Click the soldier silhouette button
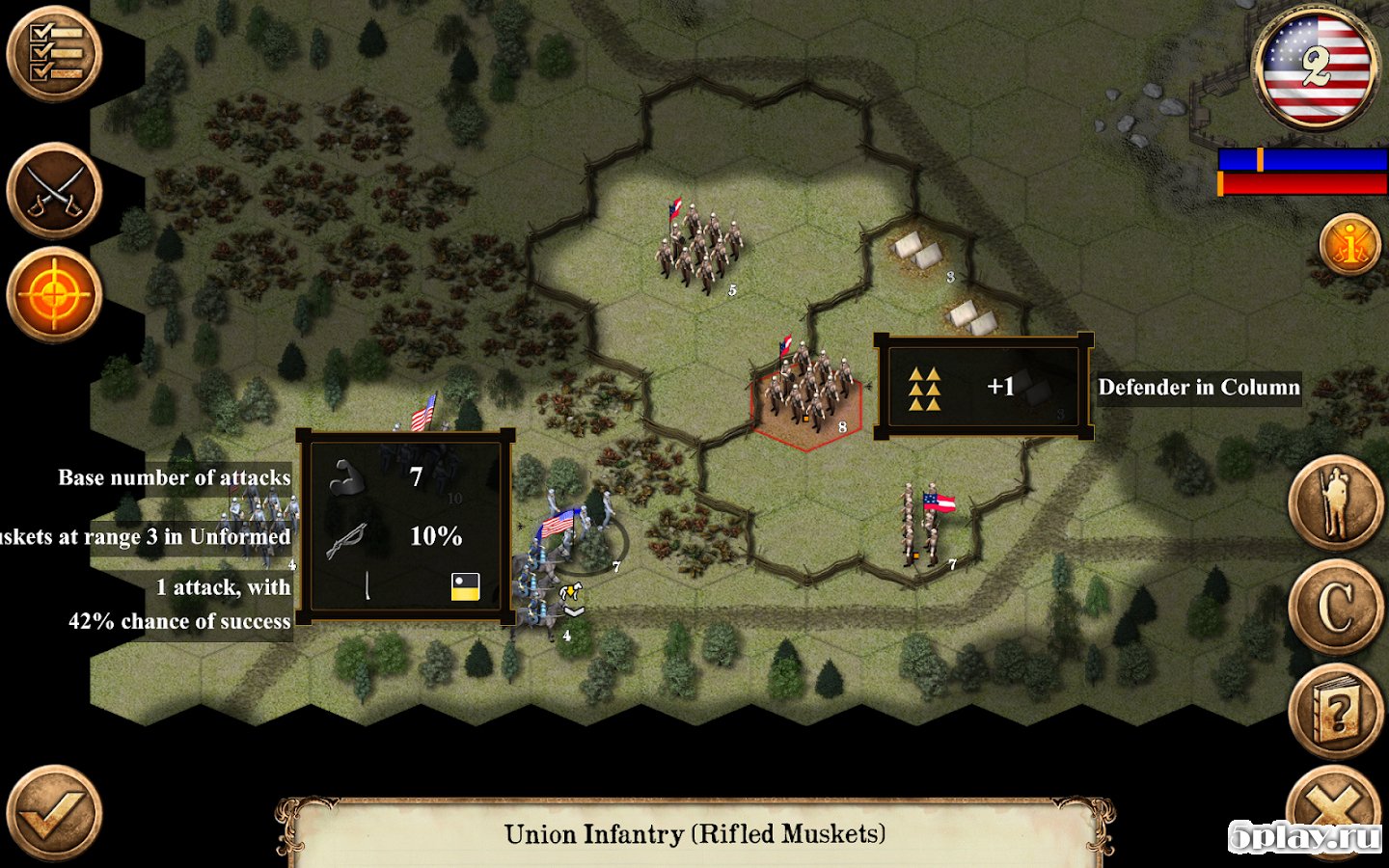Viewport: 1389px width, 868px height. 1336,503
